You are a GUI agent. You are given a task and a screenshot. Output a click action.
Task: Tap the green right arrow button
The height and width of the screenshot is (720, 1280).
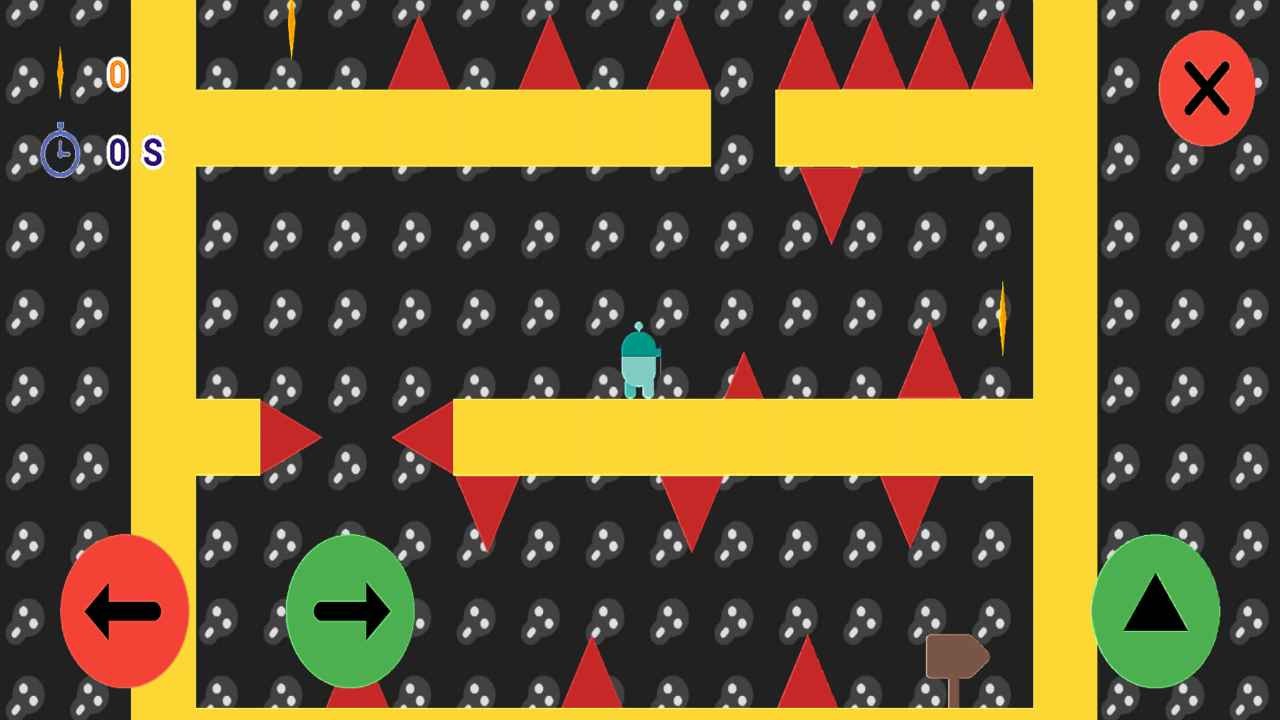(x=350, y=610)
